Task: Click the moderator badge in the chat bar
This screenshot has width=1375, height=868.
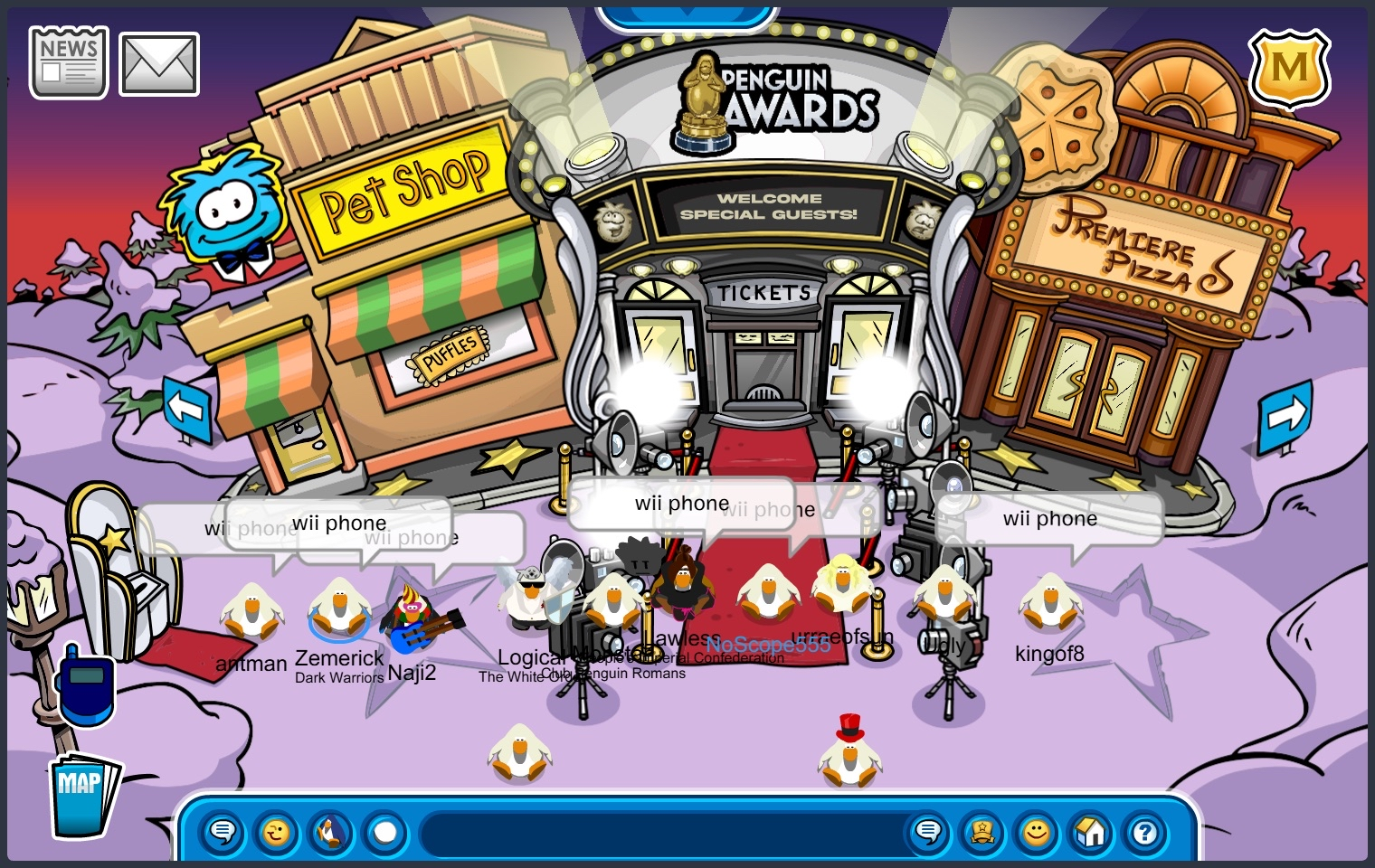Action: [x=983, y=833]
